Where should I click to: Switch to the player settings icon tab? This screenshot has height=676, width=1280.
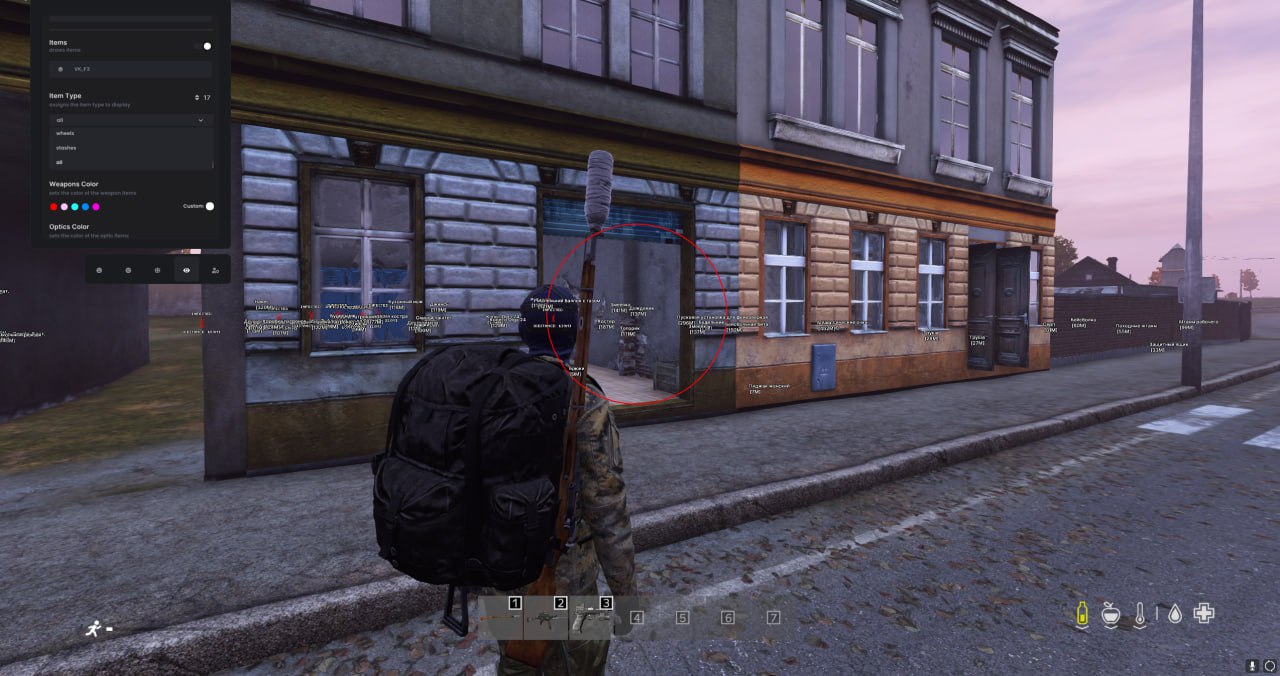[x=216, y=270]
